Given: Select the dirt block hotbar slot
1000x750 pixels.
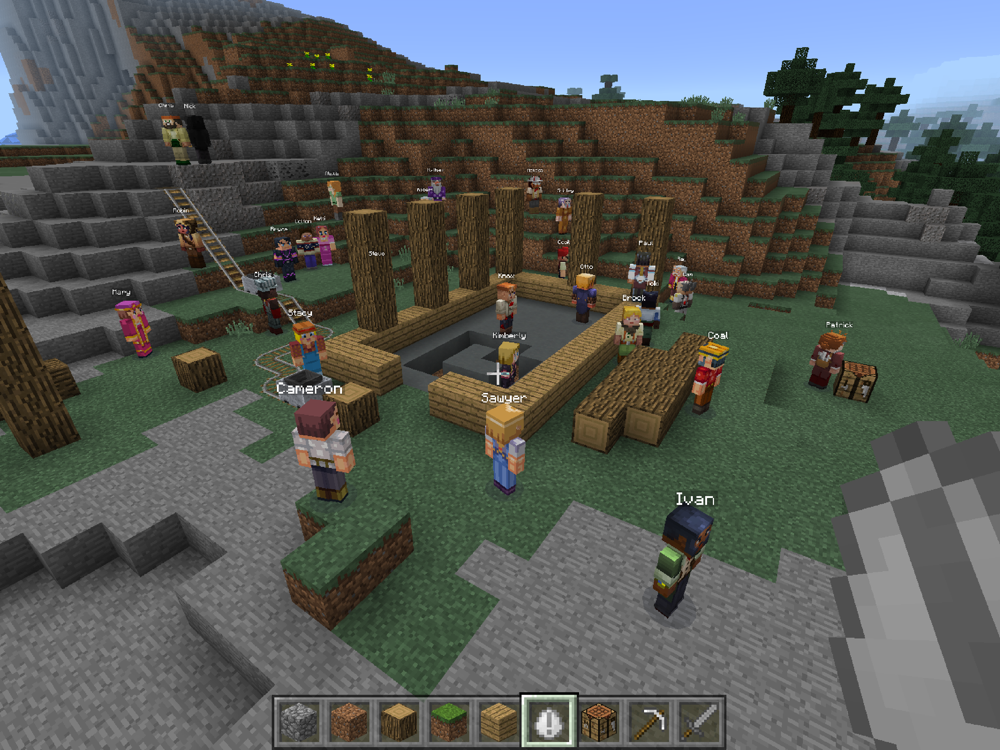Looking at the screenshot, I should point(347,721).
